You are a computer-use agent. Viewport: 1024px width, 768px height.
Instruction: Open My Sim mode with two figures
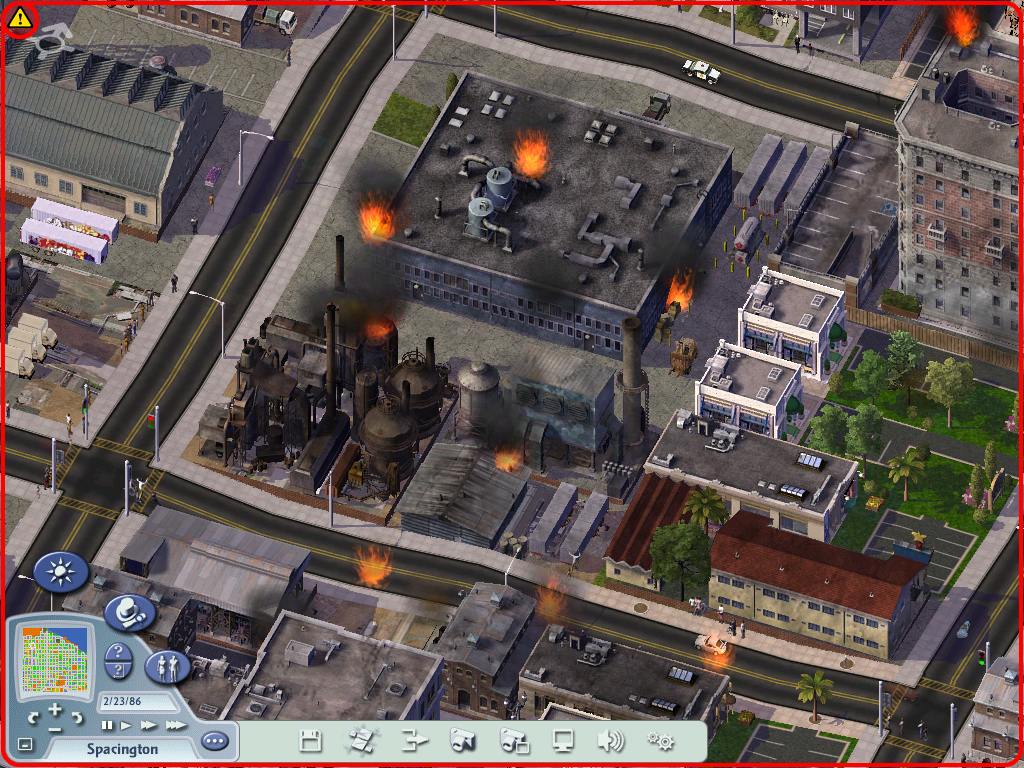point(167,665)
